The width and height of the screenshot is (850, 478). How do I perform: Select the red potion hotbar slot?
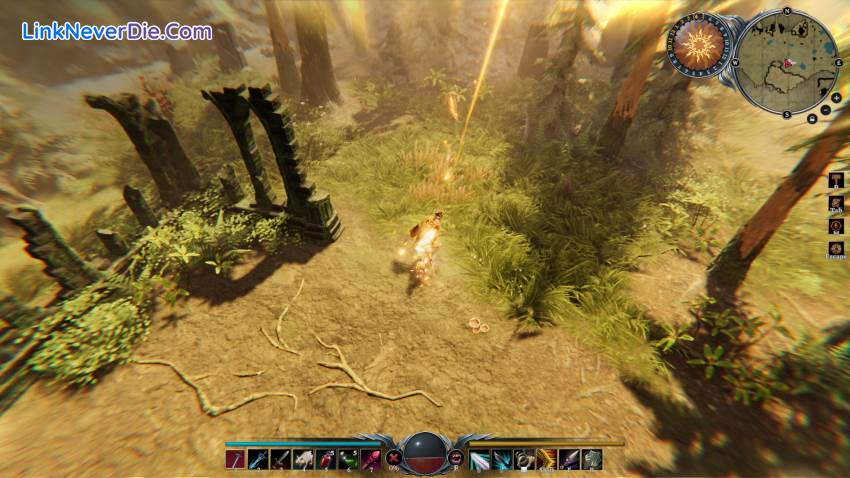coord(325,460)
